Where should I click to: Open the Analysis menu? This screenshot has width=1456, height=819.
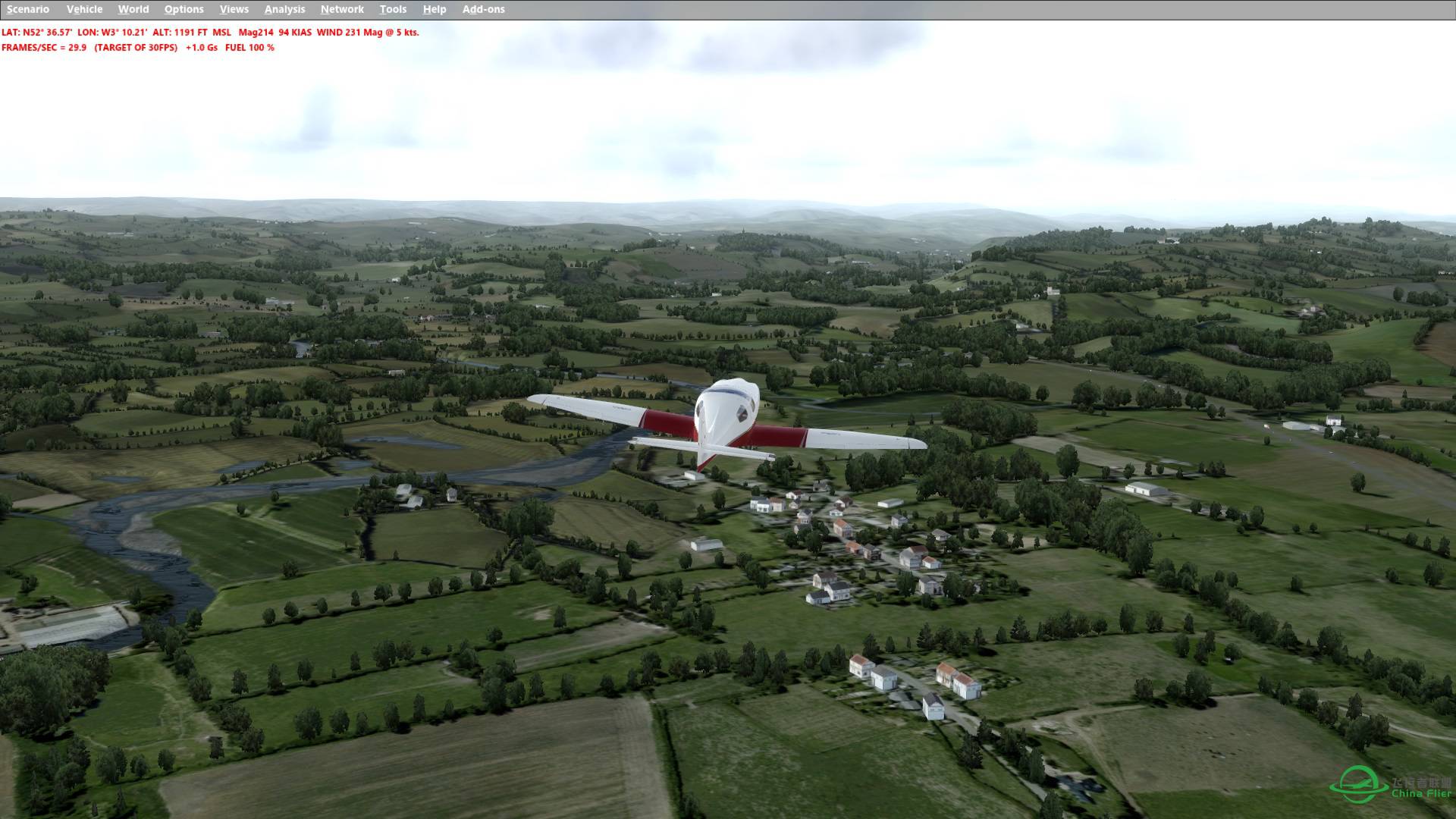[284, 9]
